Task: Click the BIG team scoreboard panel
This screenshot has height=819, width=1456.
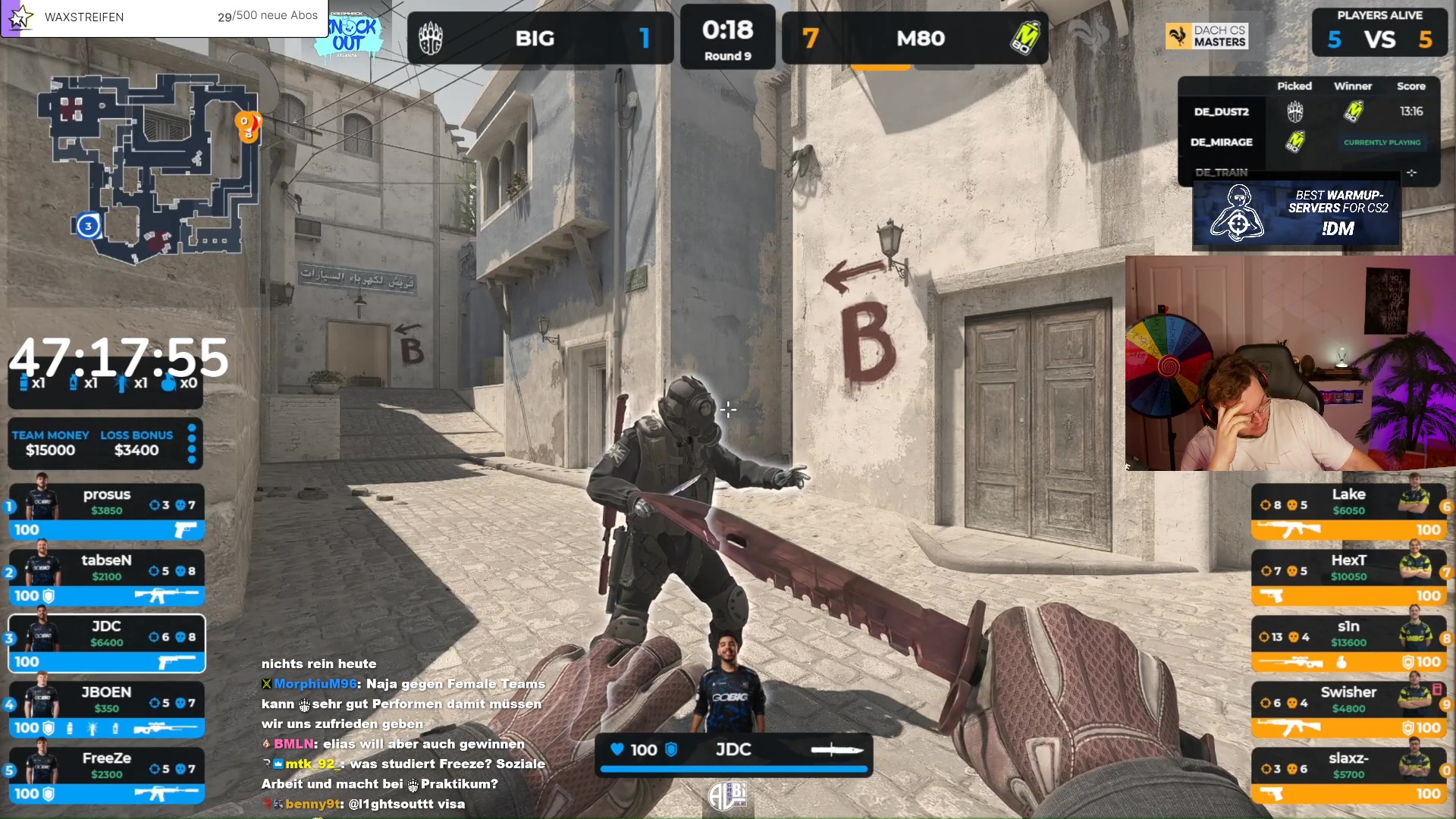Action: point(540,38)
